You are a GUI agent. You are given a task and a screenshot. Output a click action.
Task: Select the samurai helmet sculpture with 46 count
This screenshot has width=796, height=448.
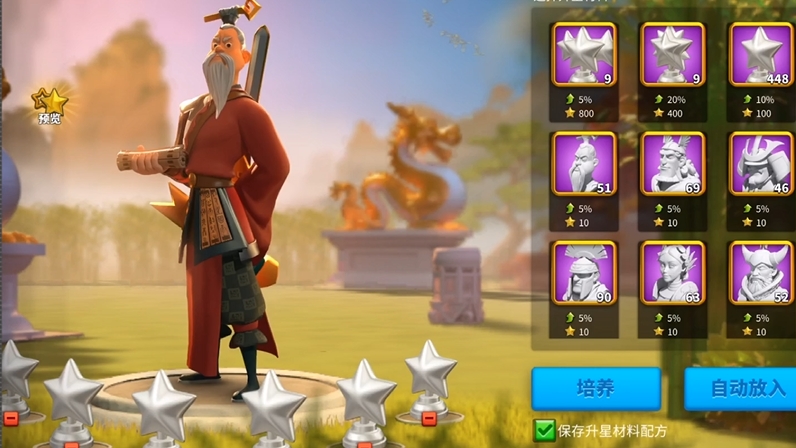(761, 164)
